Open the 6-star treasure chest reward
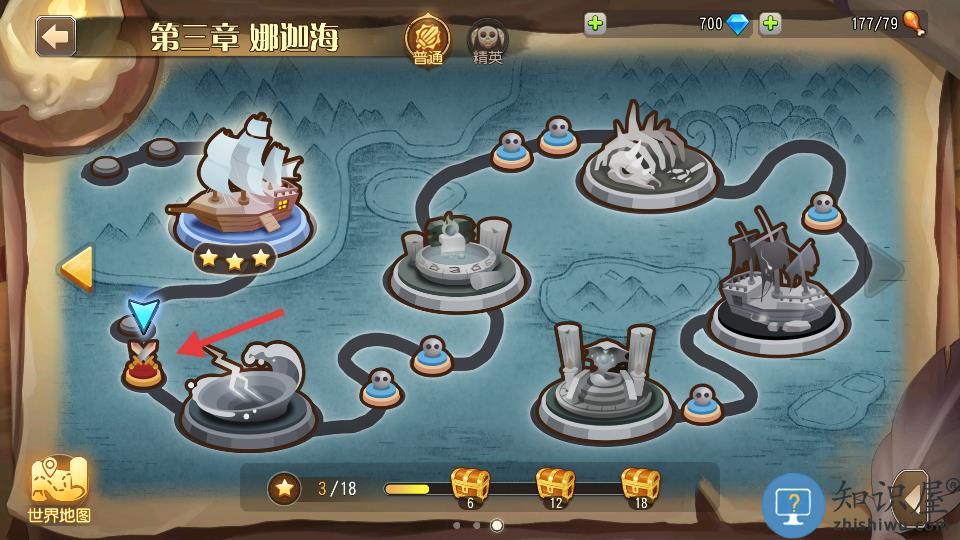Viewport: 960px width, 540px height. pos(469,487)
